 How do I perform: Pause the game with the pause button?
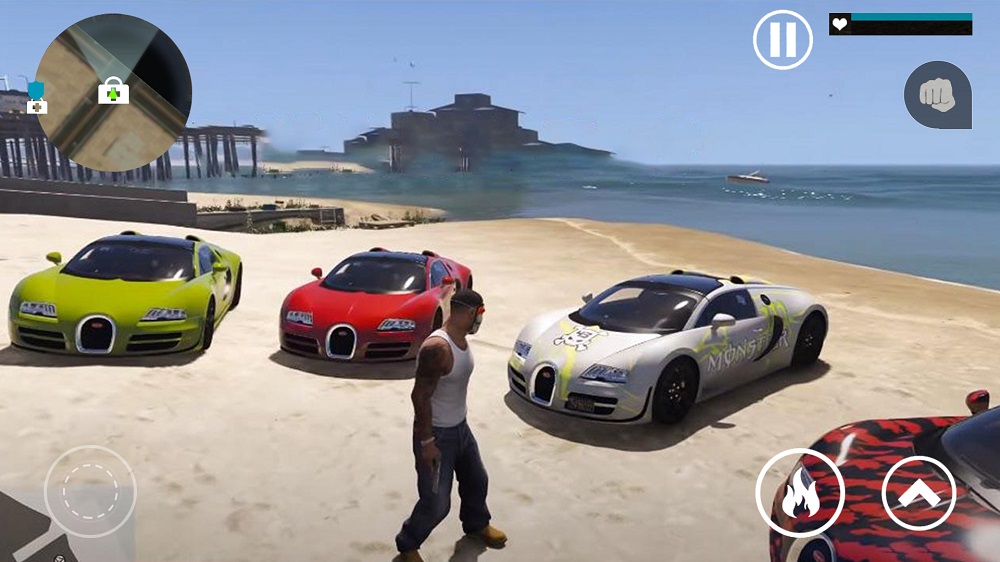[782, 40]
